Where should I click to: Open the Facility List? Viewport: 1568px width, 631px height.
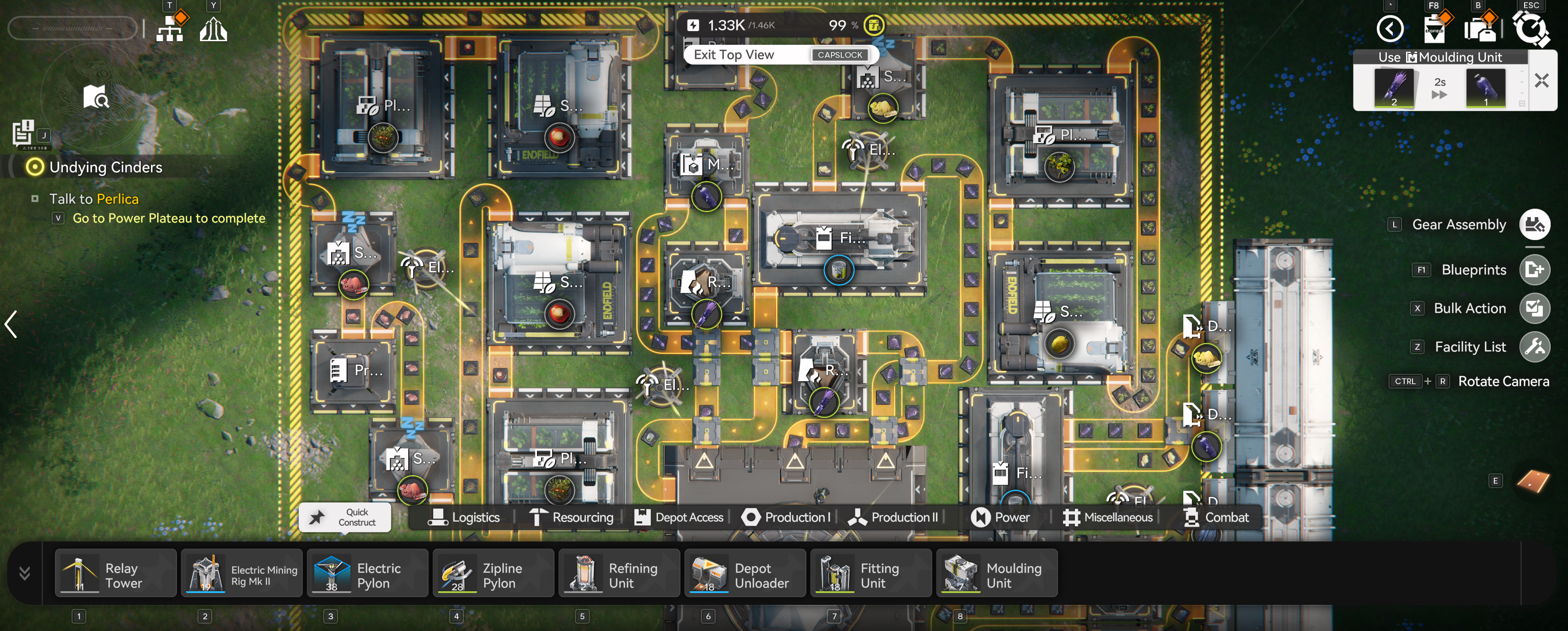(1533, 347)
